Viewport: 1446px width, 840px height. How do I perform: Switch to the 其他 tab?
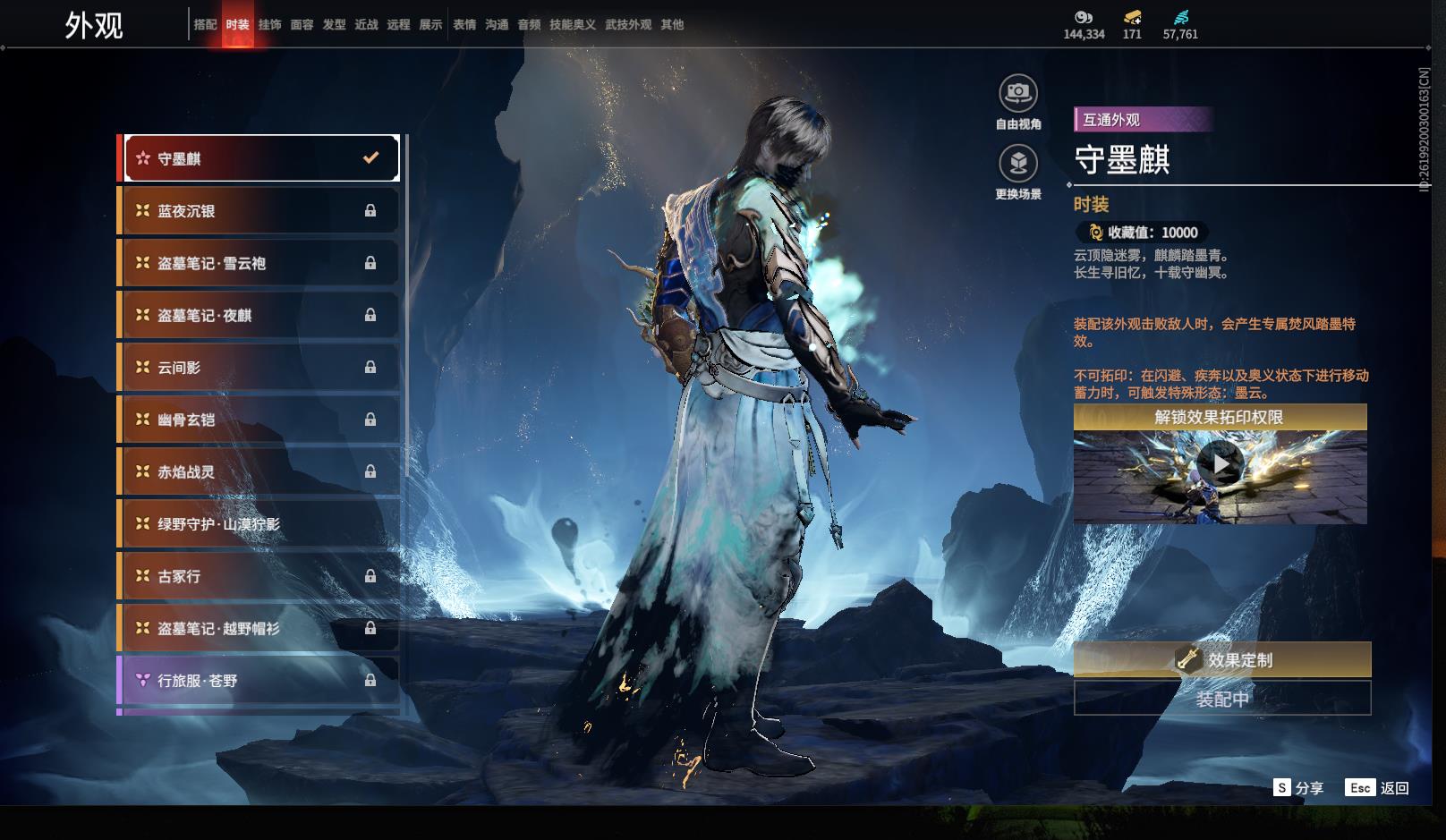tap(672, 25)
